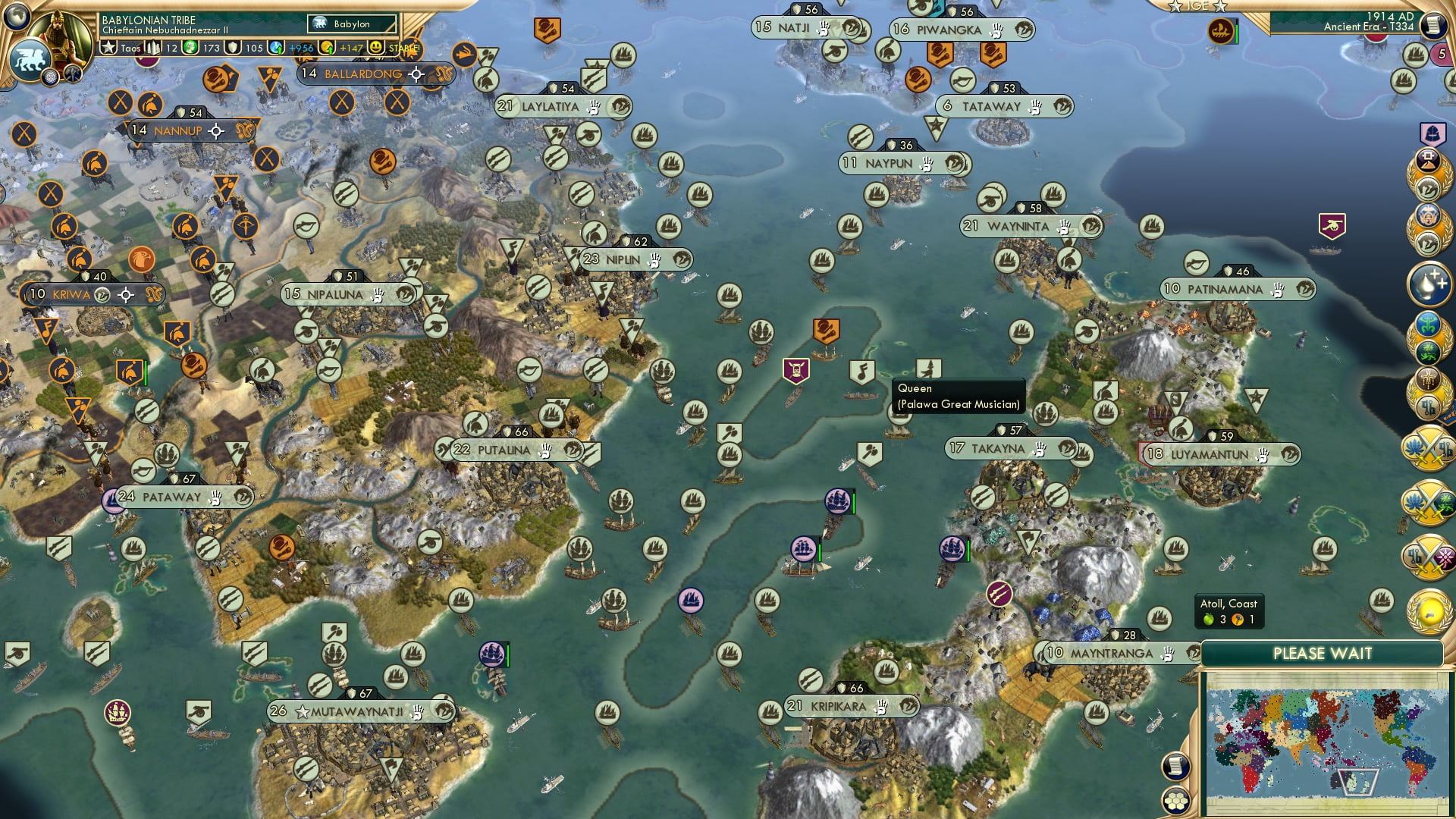The width and height of the screenshot is (1456, 819).
Task: Open the Babylon dropdown in the tribe banner
Action: point(353,24)
